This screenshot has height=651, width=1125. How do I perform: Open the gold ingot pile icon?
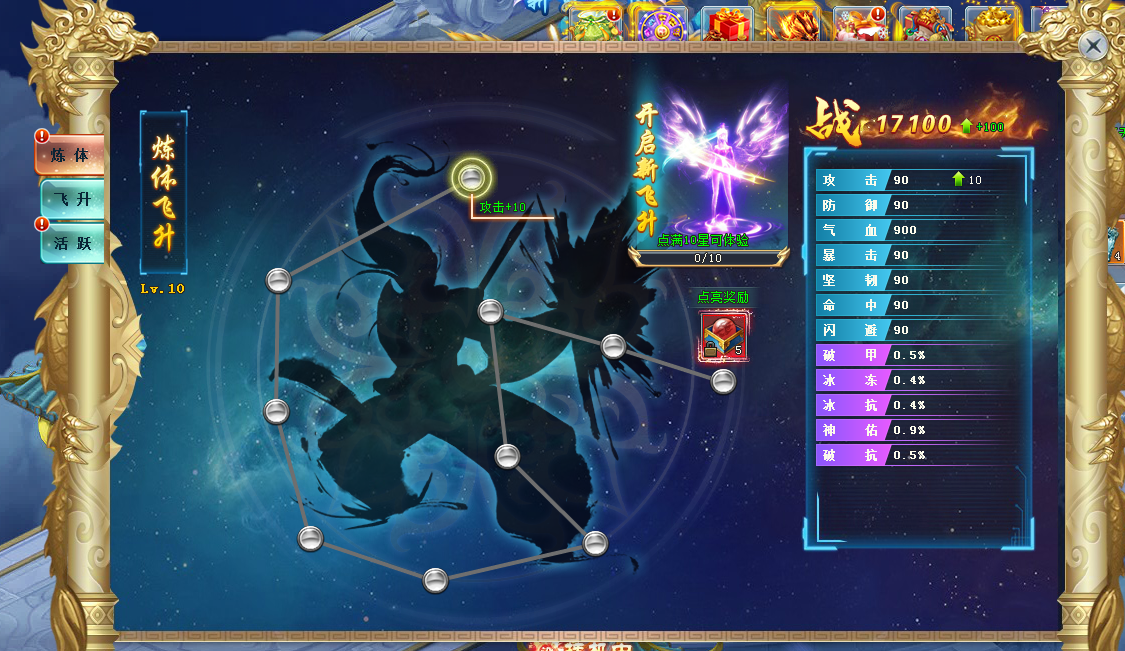pos(992,24)
